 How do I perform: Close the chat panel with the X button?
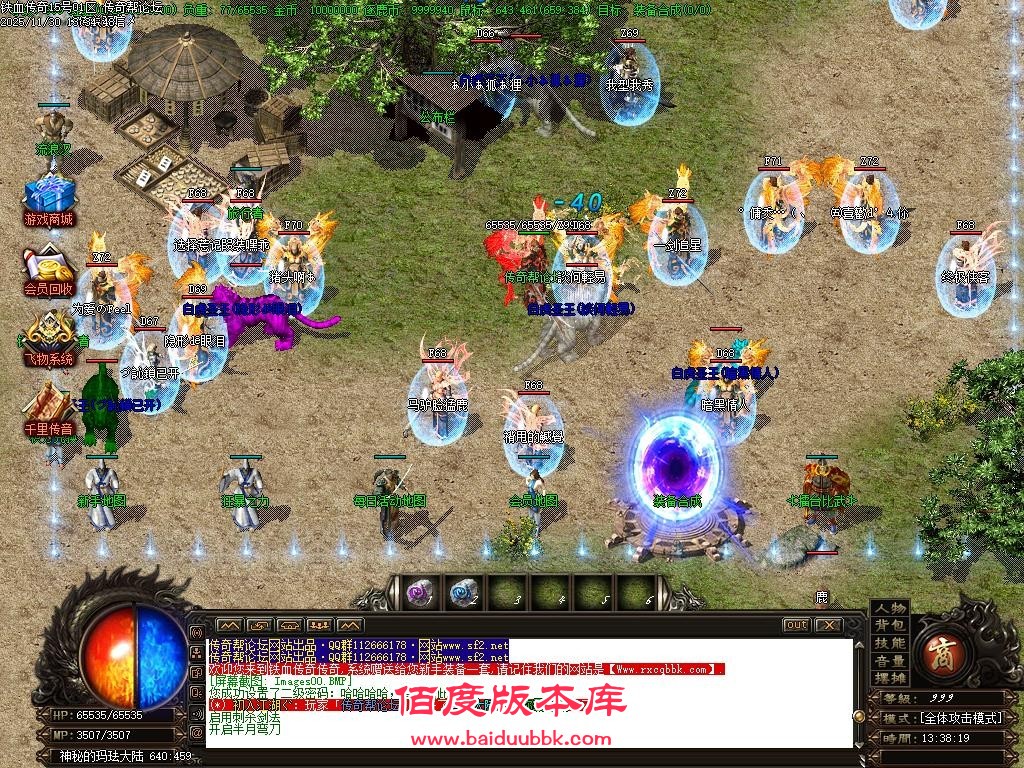pyautogui.click(x=828, y=625)
